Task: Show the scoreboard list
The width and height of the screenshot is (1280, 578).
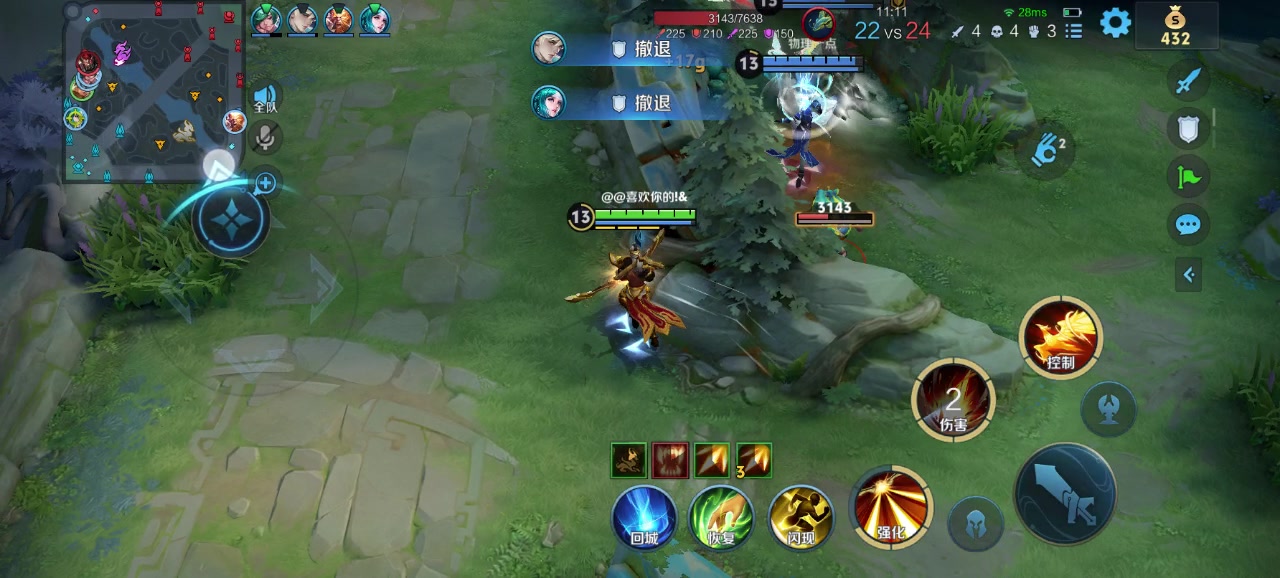Action: click(x=1074, y=31)
